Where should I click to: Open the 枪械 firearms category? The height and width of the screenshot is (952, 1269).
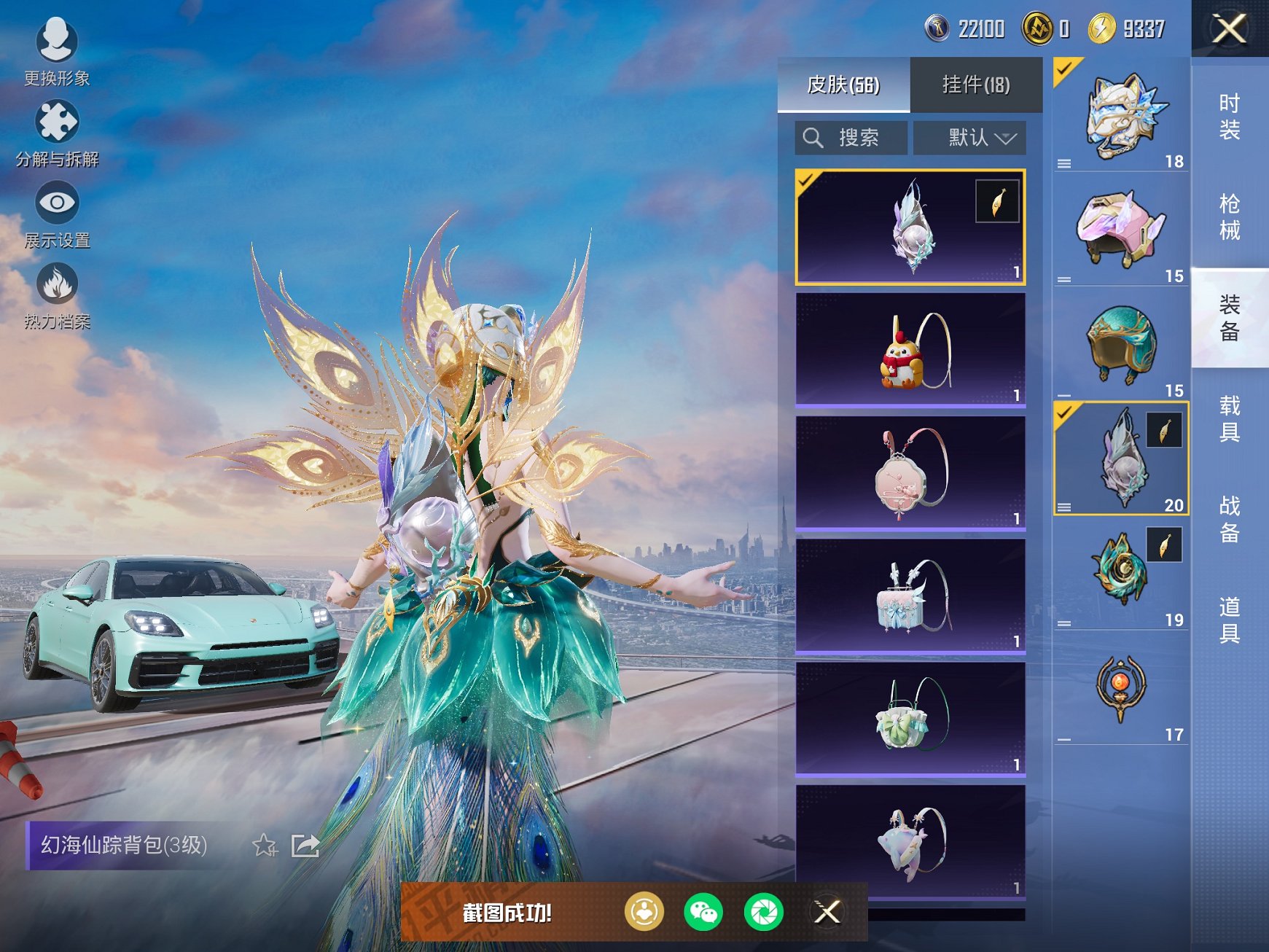coord(1230,216)
